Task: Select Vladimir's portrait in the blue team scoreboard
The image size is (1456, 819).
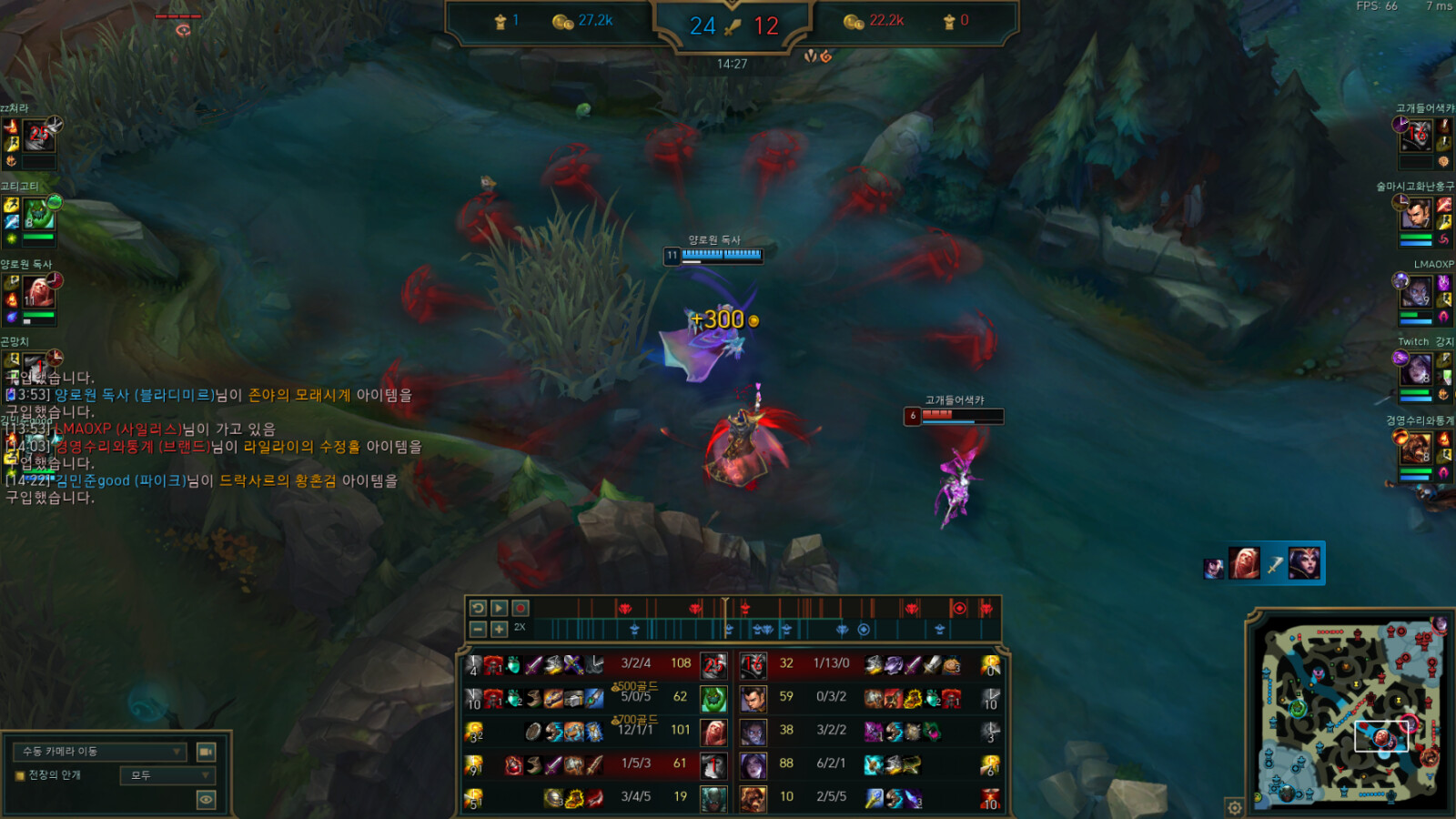Action: (714, 732)
